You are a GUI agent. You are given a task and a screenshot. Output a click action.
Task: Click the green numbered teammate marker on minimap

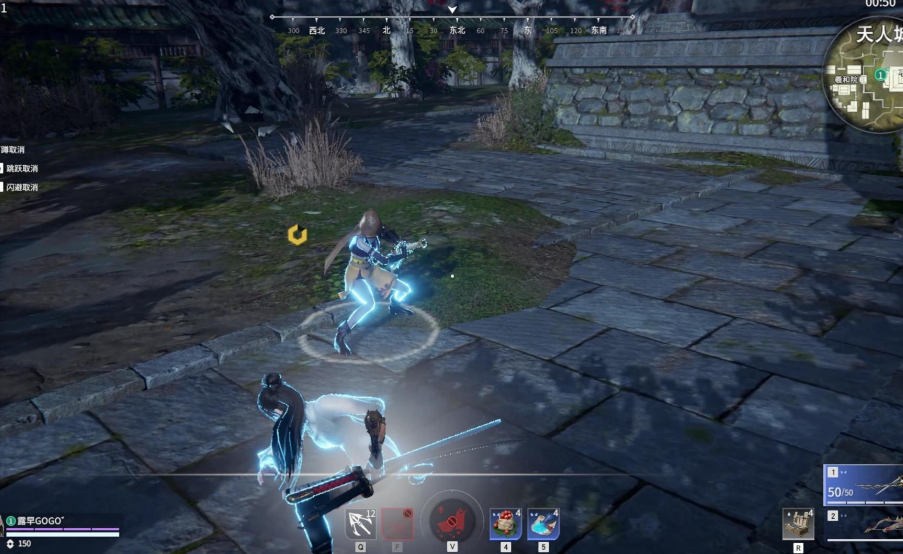tap(880, 75)
